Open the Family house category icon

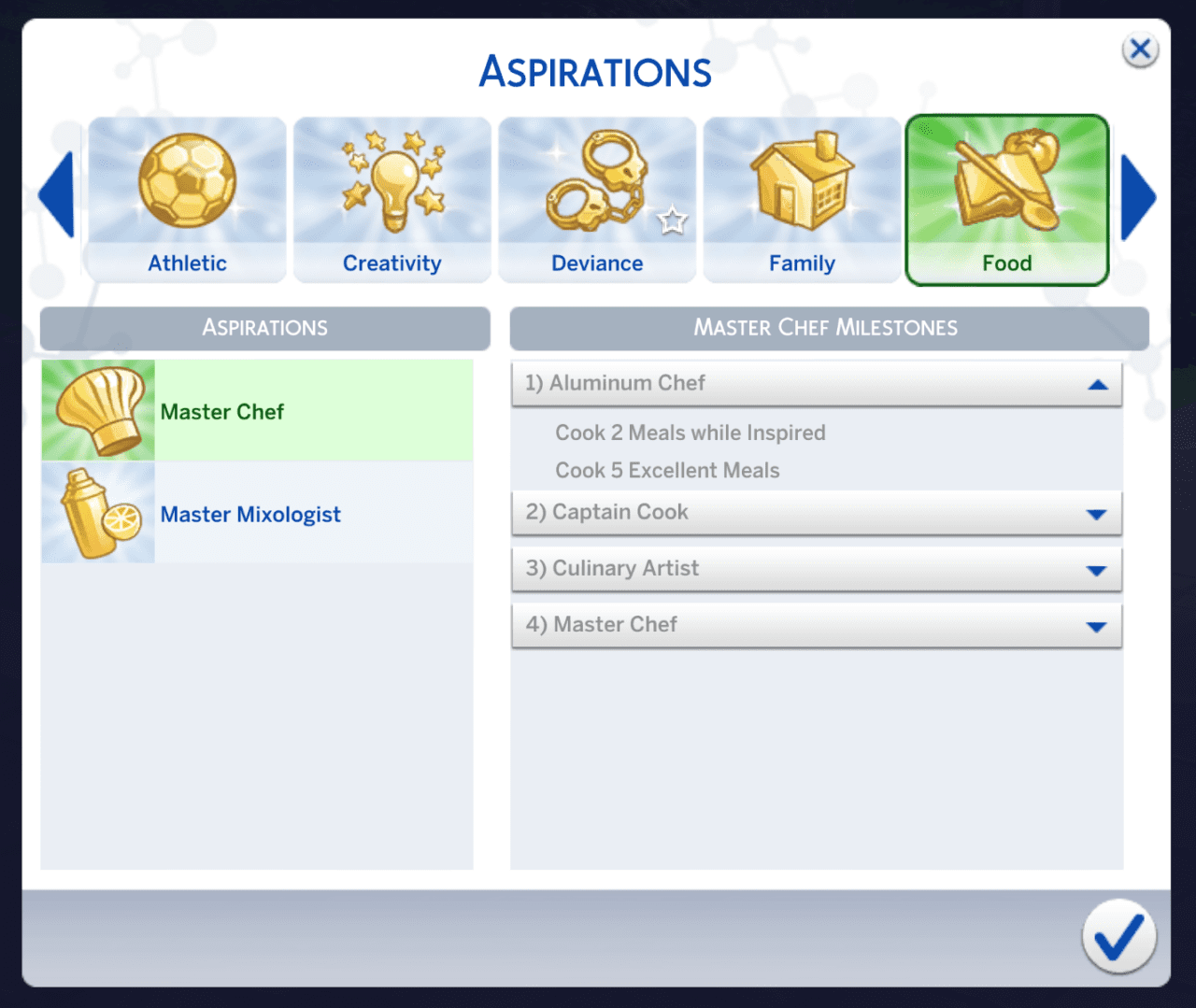(x=802, y=182)
